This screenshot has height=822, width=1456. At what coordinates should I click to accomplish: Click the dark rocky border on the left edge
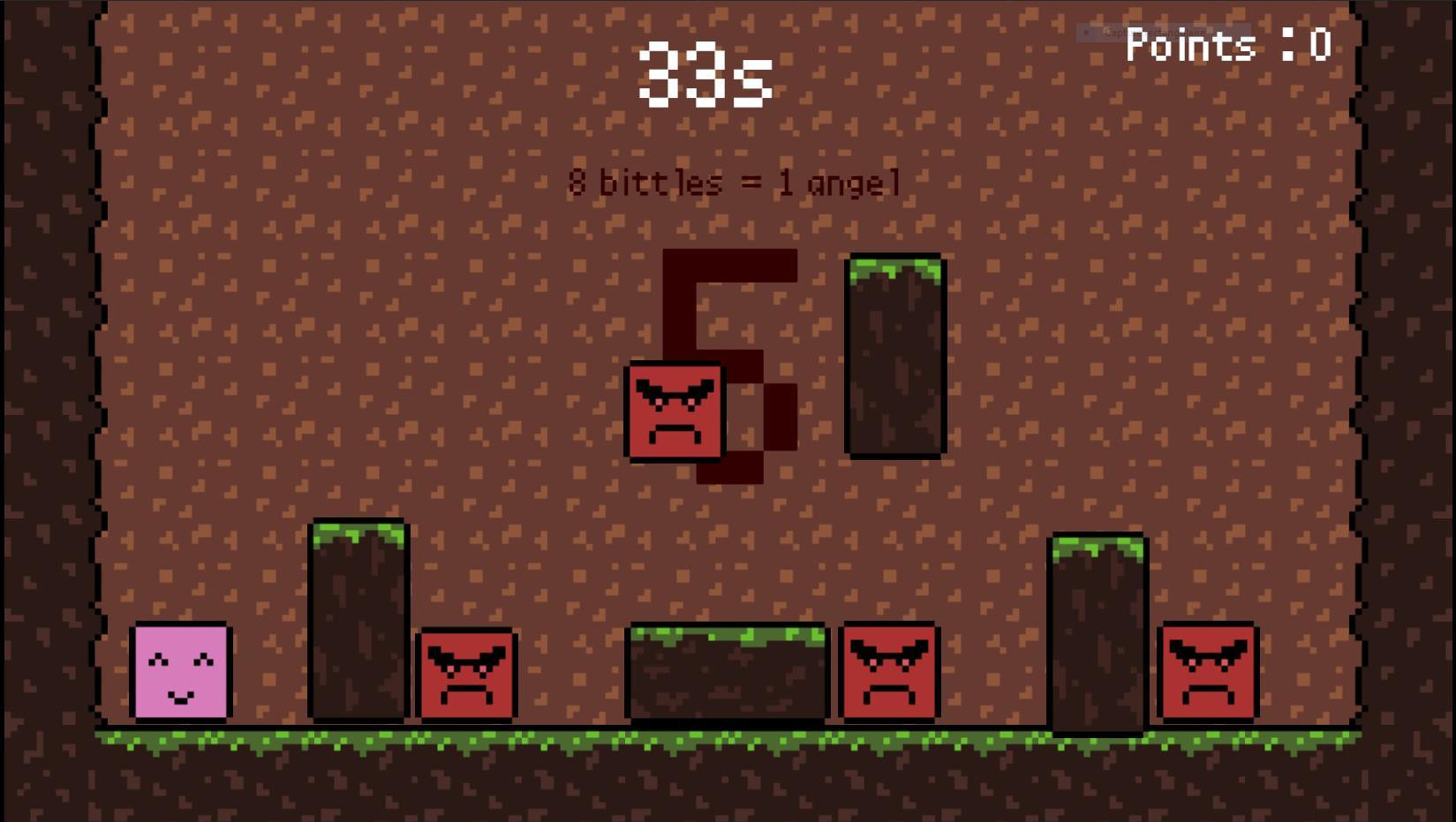44,411
